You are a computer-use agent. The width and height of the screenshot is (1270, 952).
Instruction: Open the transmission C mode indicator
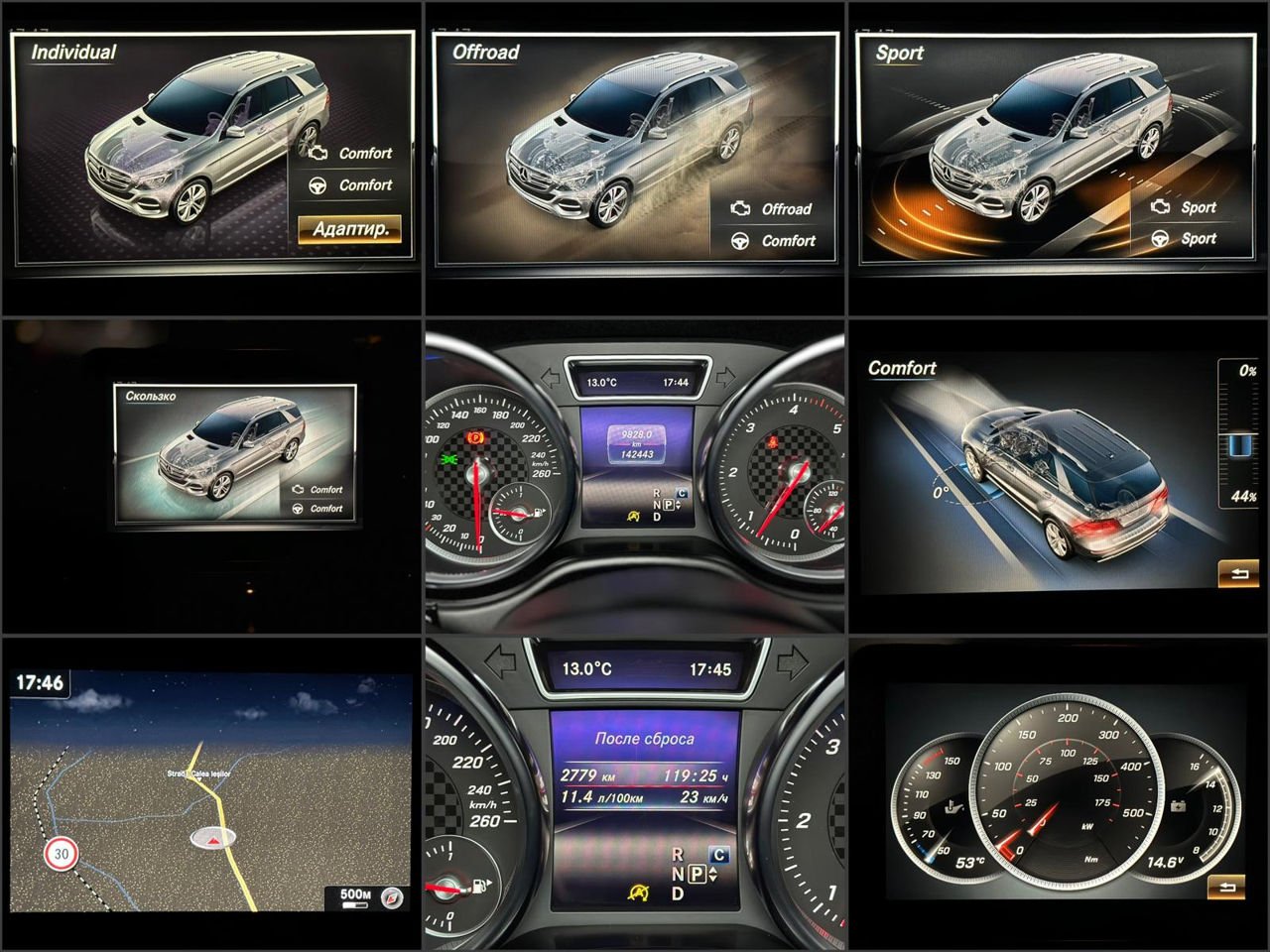tap(681, 492)
